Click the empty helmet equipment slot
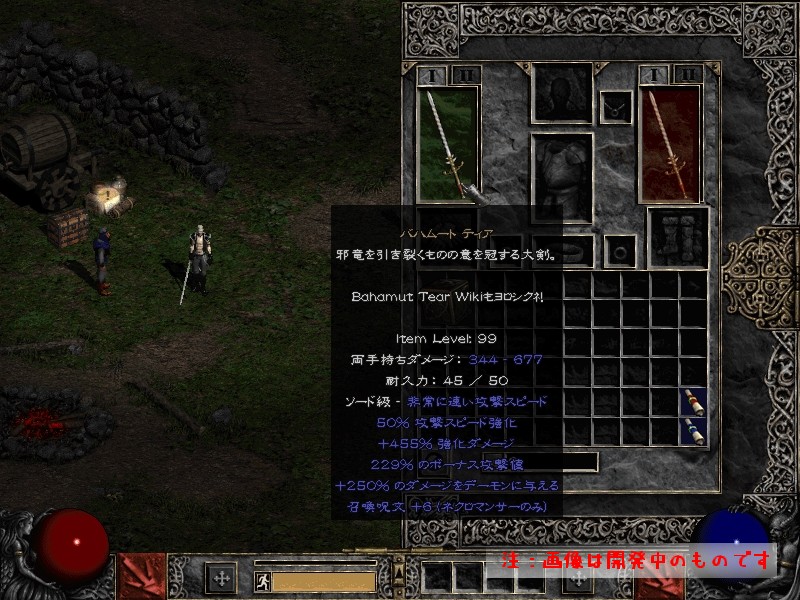Image resolution: width=800 pixels, height=600 pixels. pyautogui.click(x=560, y=94)
